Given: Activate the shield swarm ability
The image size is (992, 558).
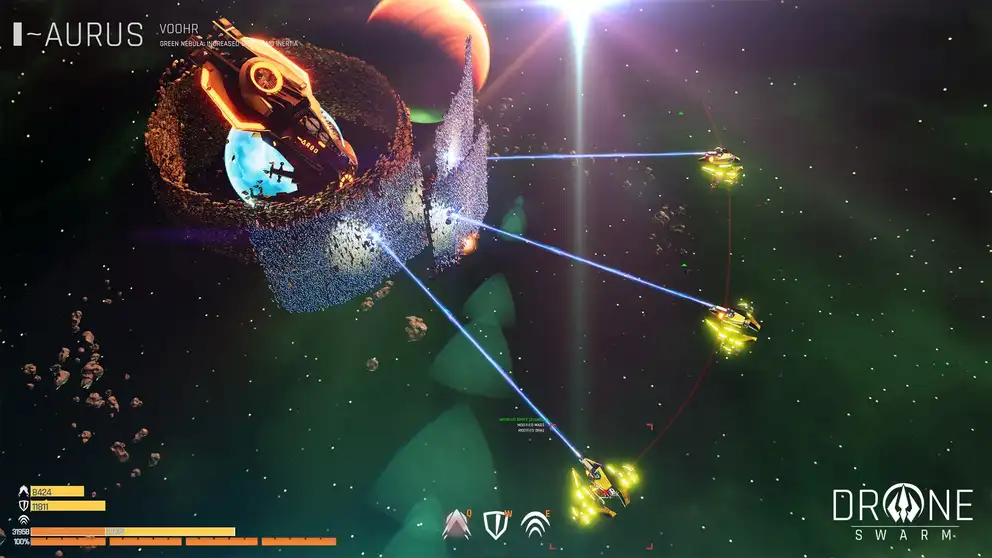Looking at the screenshot, I should [496, 524].
